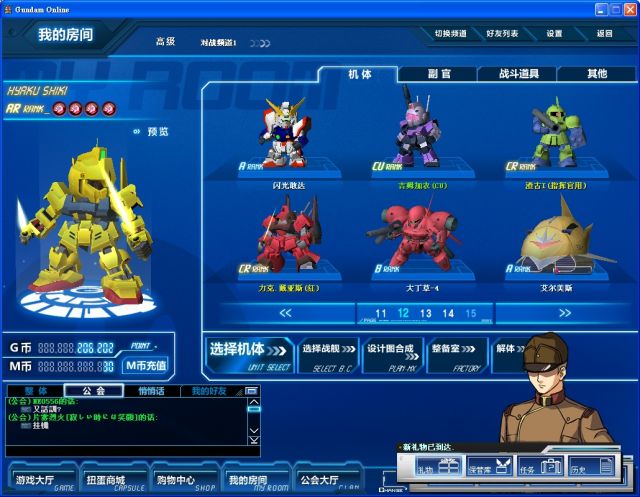The image size is (640, 497).
Task: Go to the 游戏大厅 game lobby
Action: [41, 478]
